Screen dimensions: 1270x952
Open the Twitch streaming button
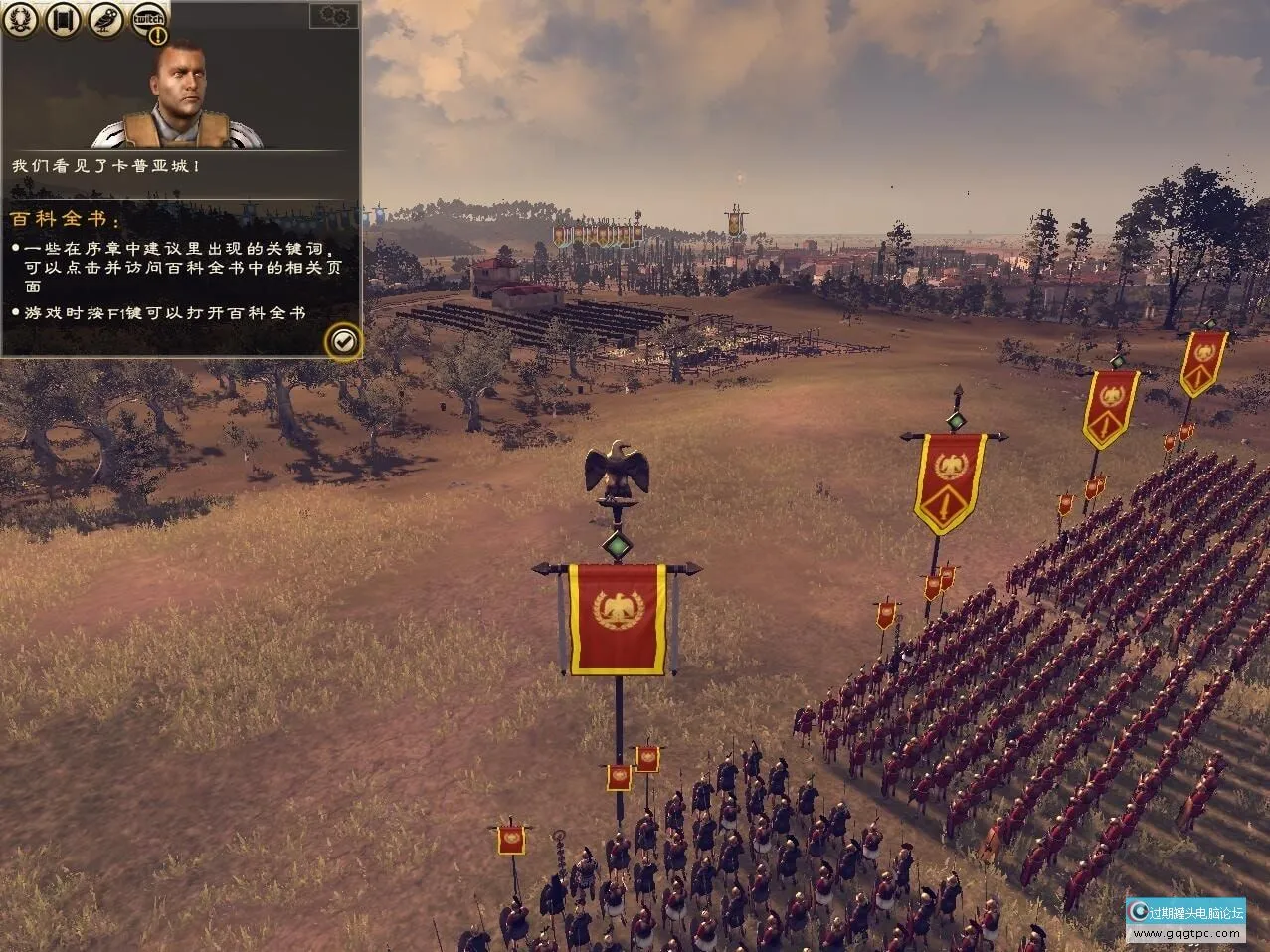pyautogui.click(x=149, y=20)
